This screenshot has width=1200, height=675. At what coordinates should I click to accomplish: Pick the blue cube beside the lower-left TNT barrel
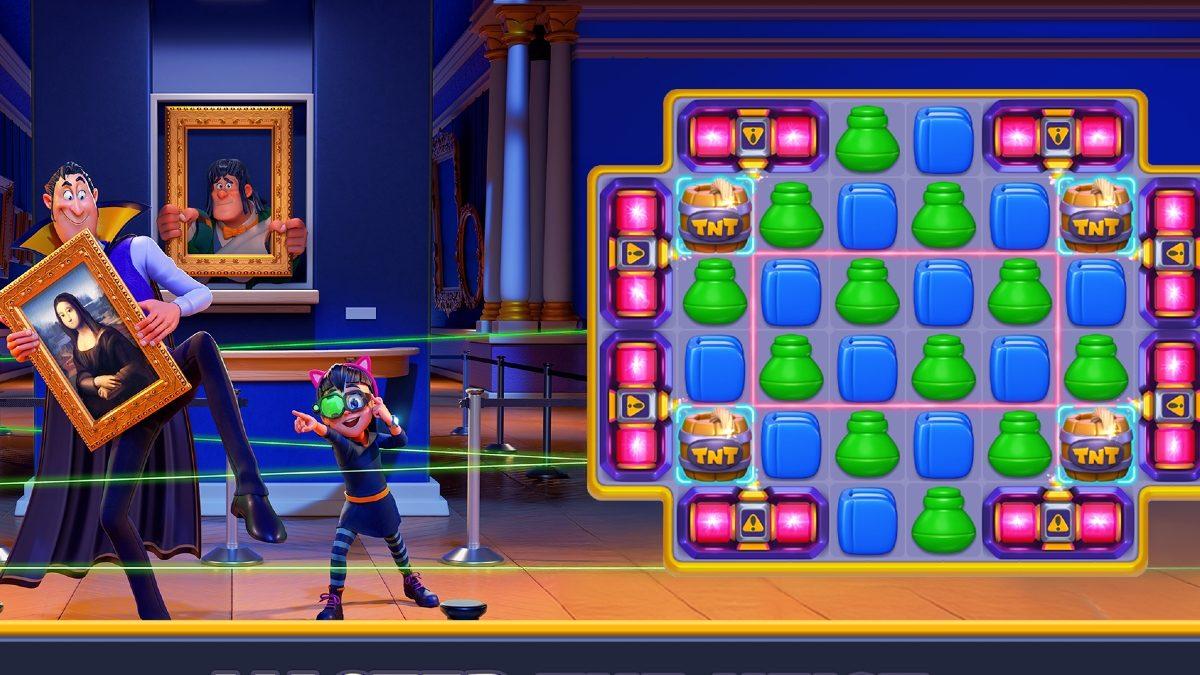(791, 444)
